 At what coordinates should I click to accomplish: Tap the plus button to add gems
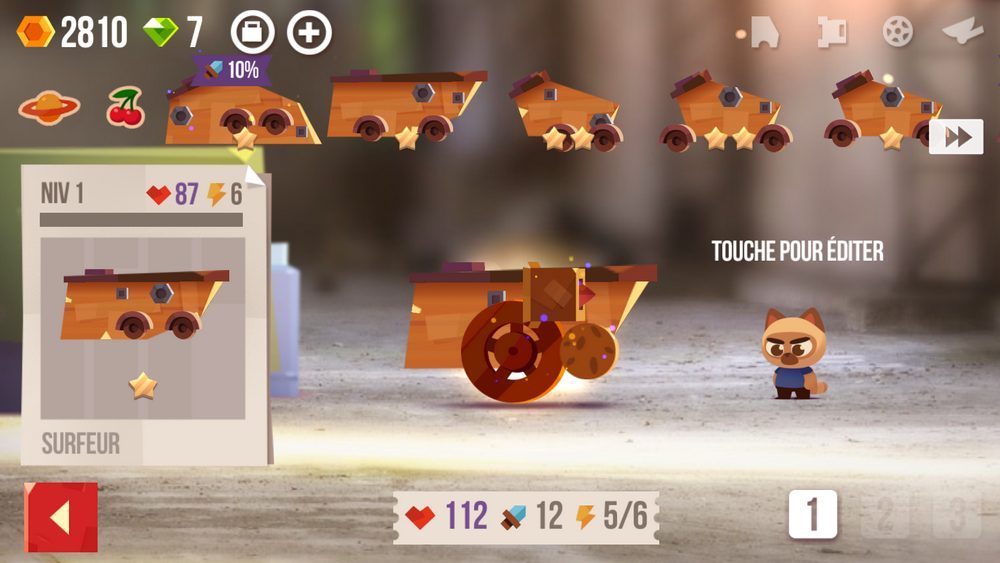click(309, 33)
